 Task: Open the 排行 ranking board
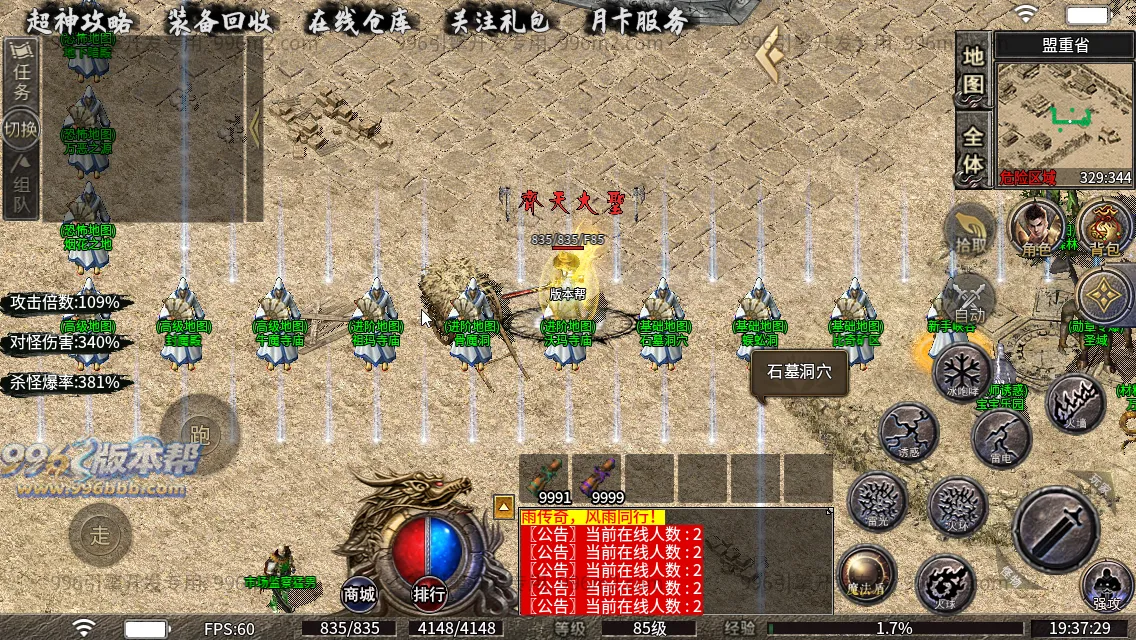pyautogui.click(x=430, y=594)
